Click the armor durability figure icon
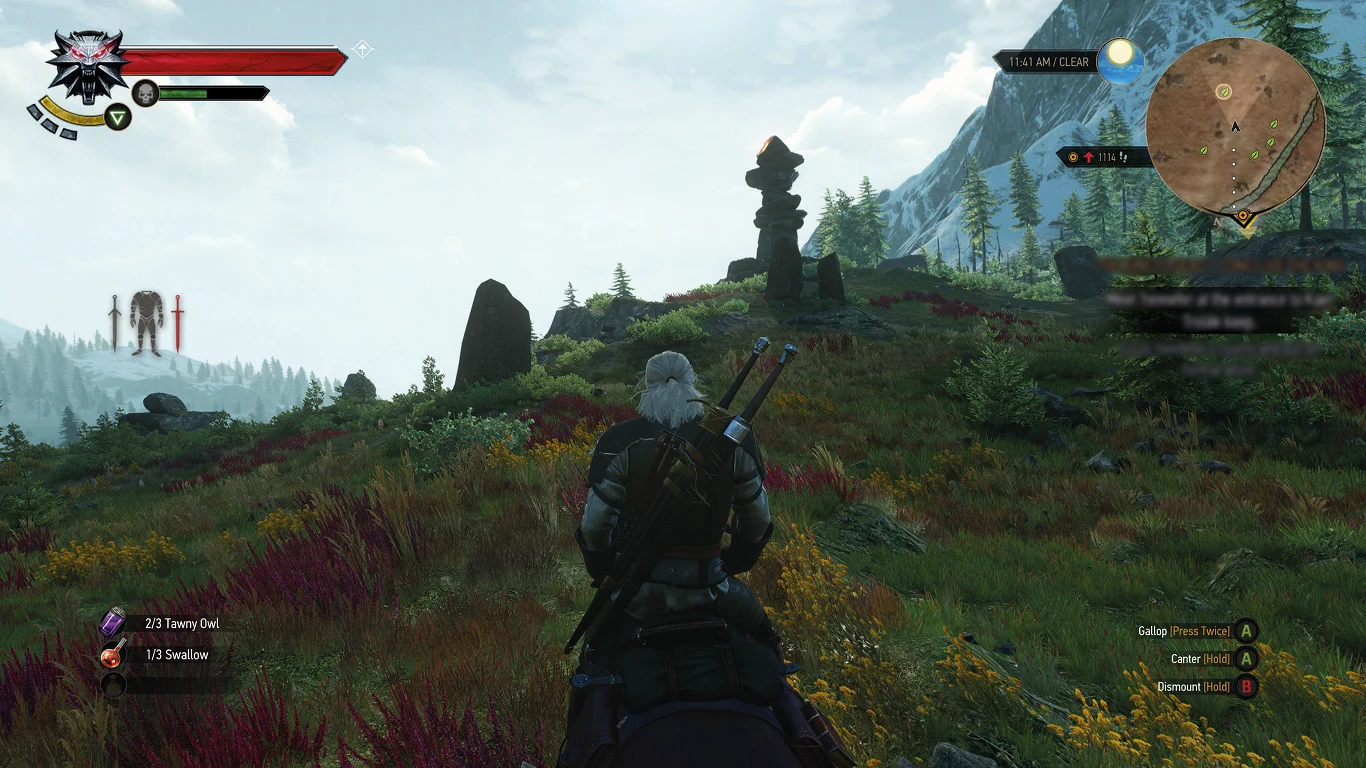This screenshot has height=768, width=1366. coord(146,322)
